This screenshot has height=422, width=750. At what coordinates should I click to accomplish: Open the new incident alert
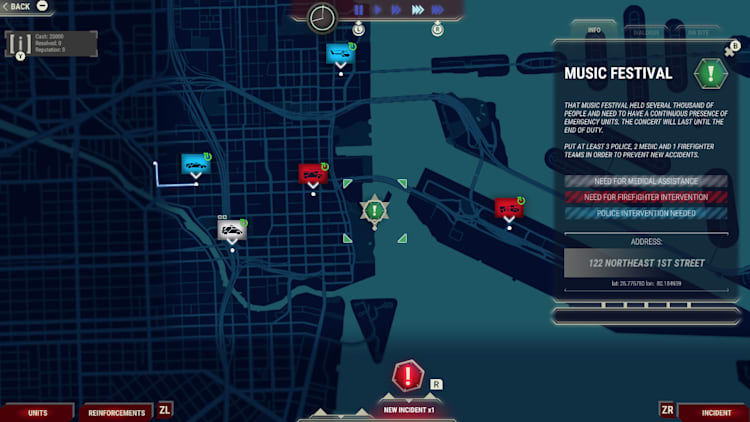pos(408,378)
